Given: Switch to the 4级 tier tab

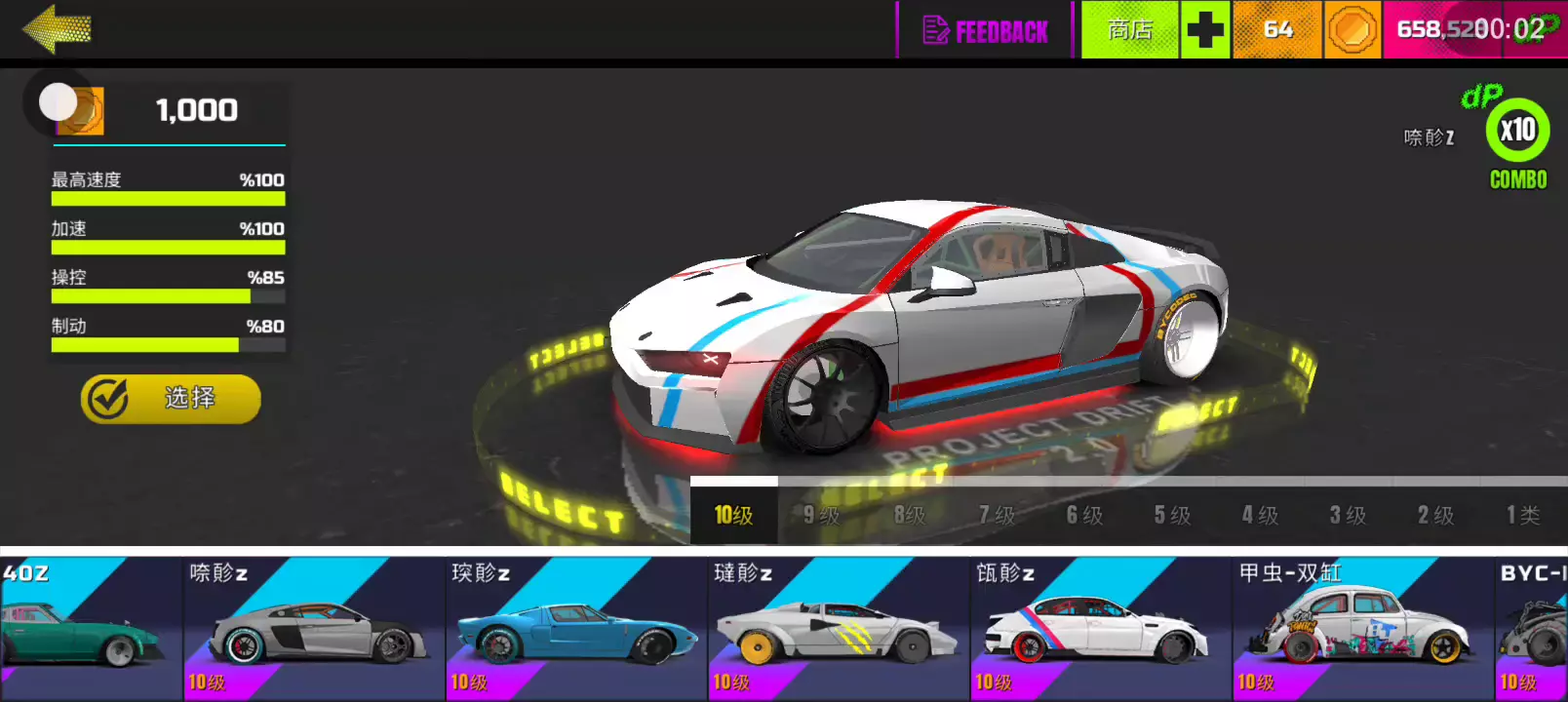Looking at the screenshot, I should click(1260, 515).
